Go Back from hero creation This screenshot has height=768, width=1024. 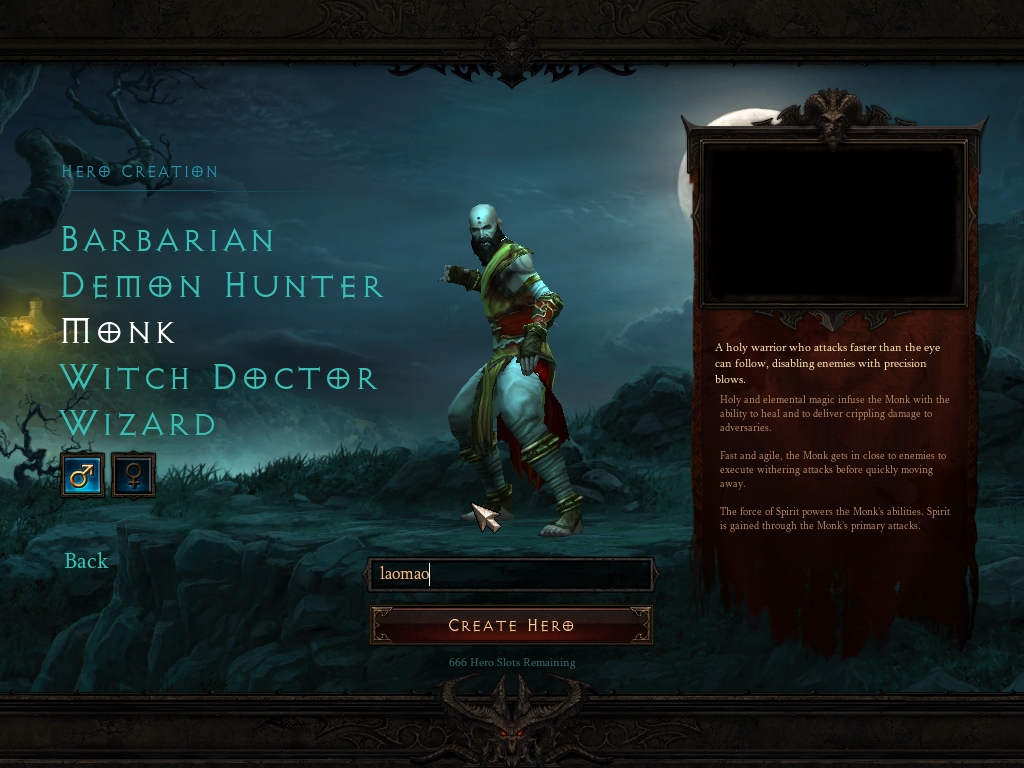click(86, 561)
